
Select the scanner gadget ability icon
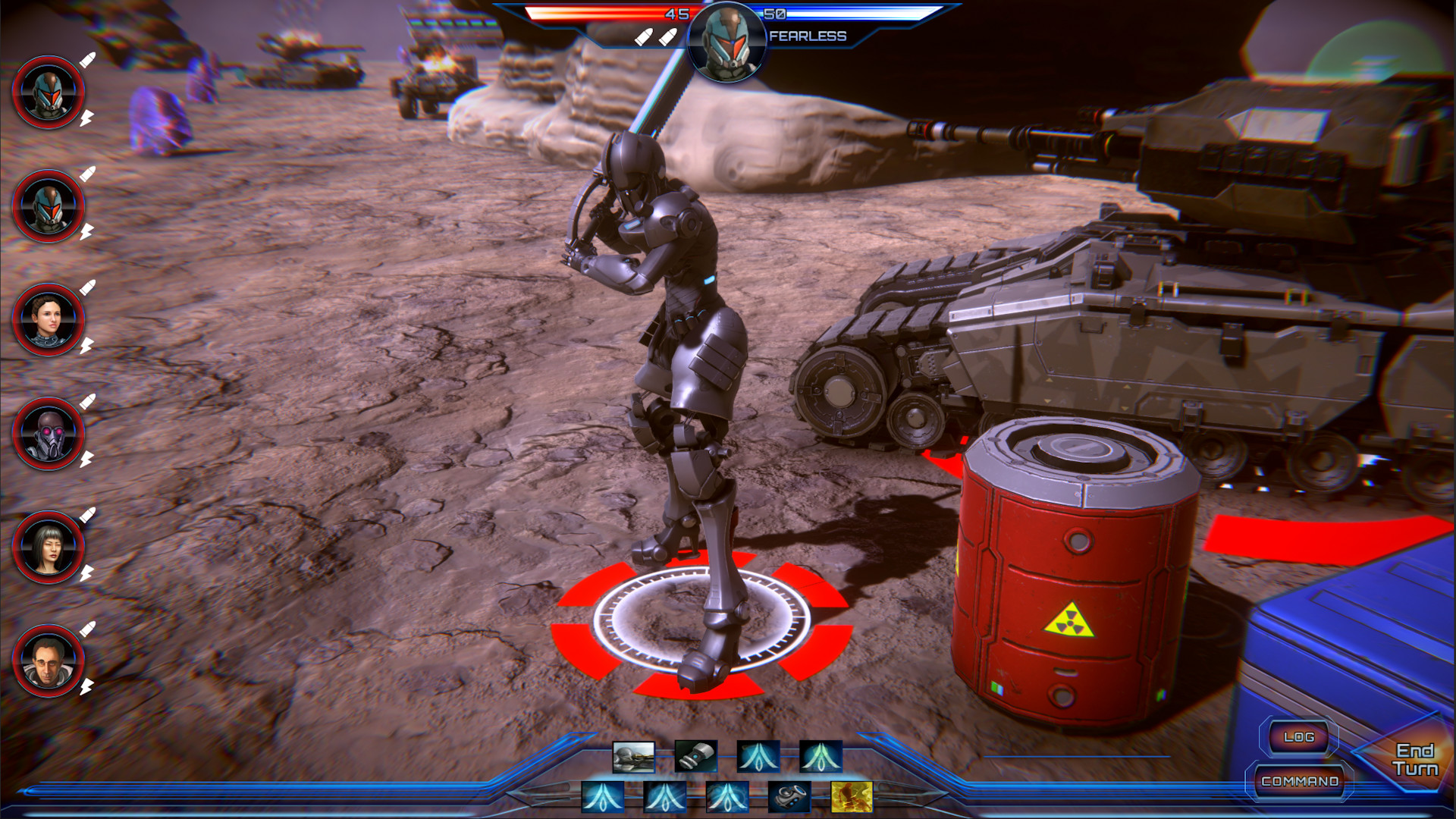pos(789,796)
